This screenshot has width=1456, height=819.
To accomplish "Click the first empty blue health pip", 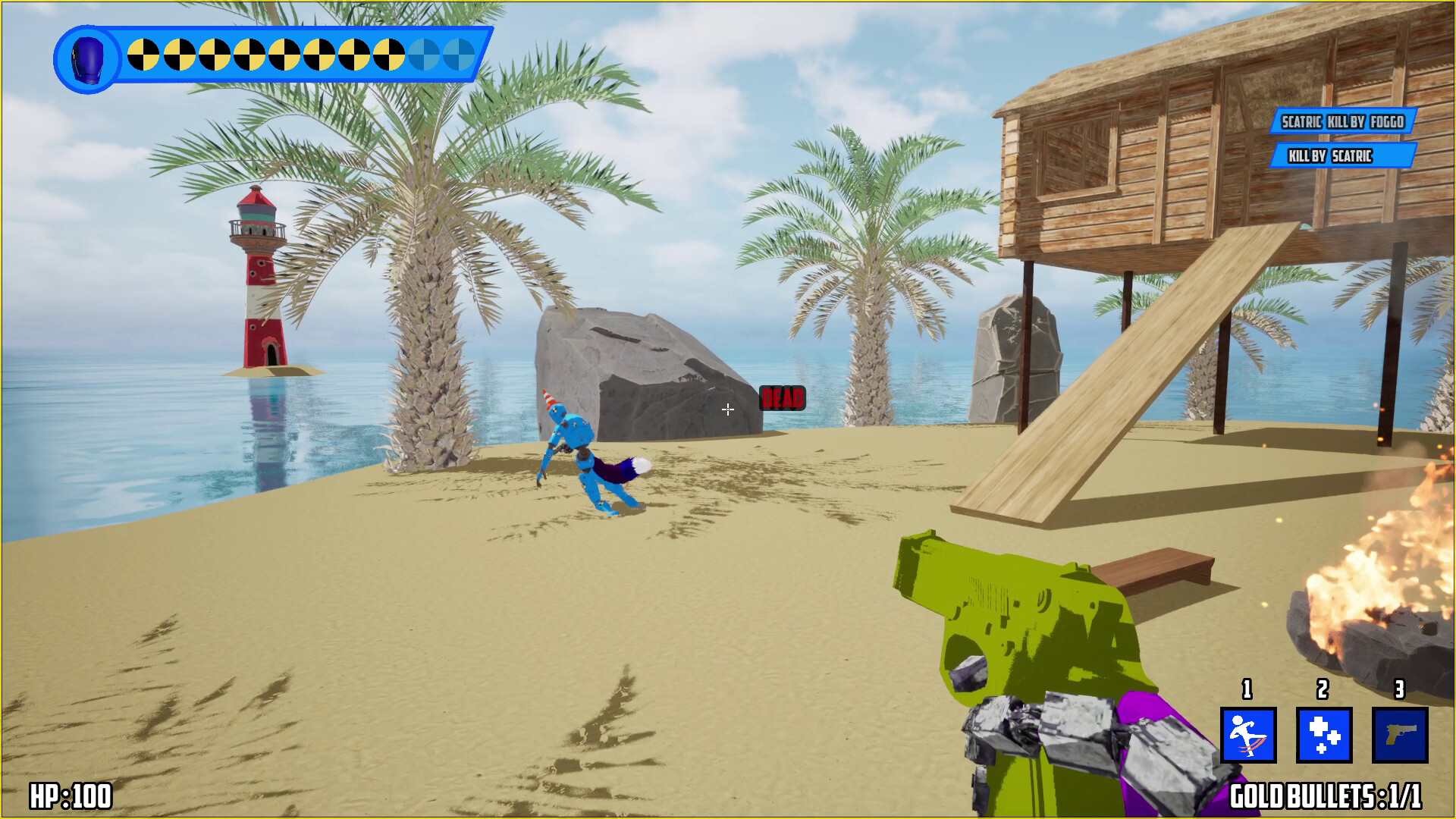I will coord(425,56).
